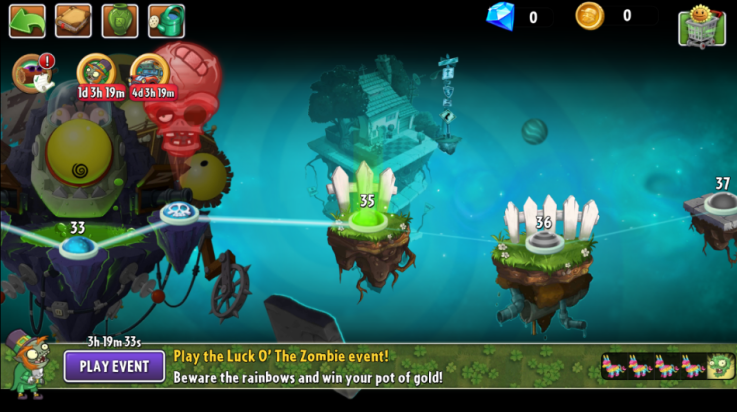Tap the blue gem currency icon
This screenshot has width=737, height=412.
point(500,16)
